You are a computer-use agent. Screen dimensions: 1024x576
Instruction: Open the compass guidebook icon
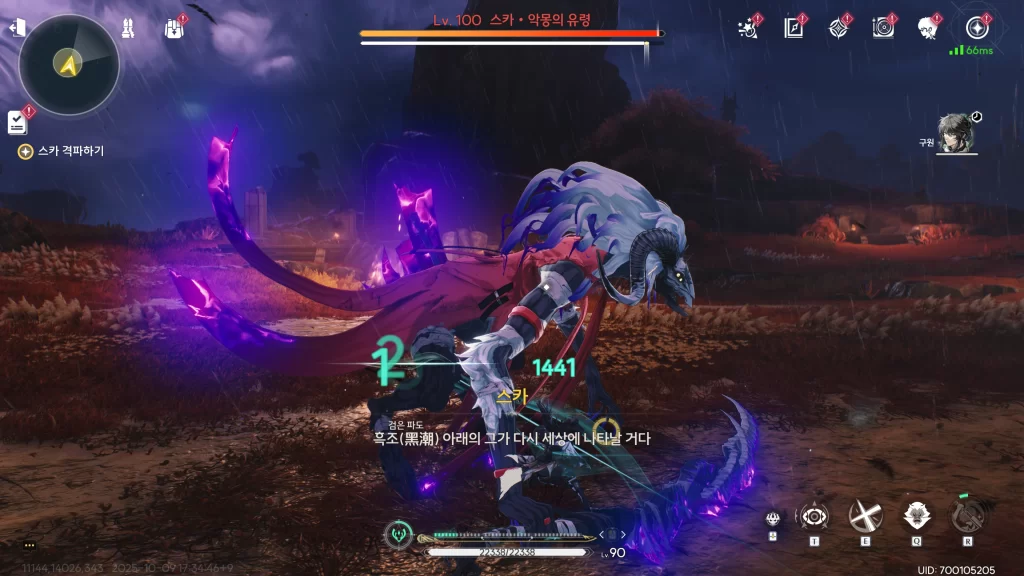[x=795, y=28]
